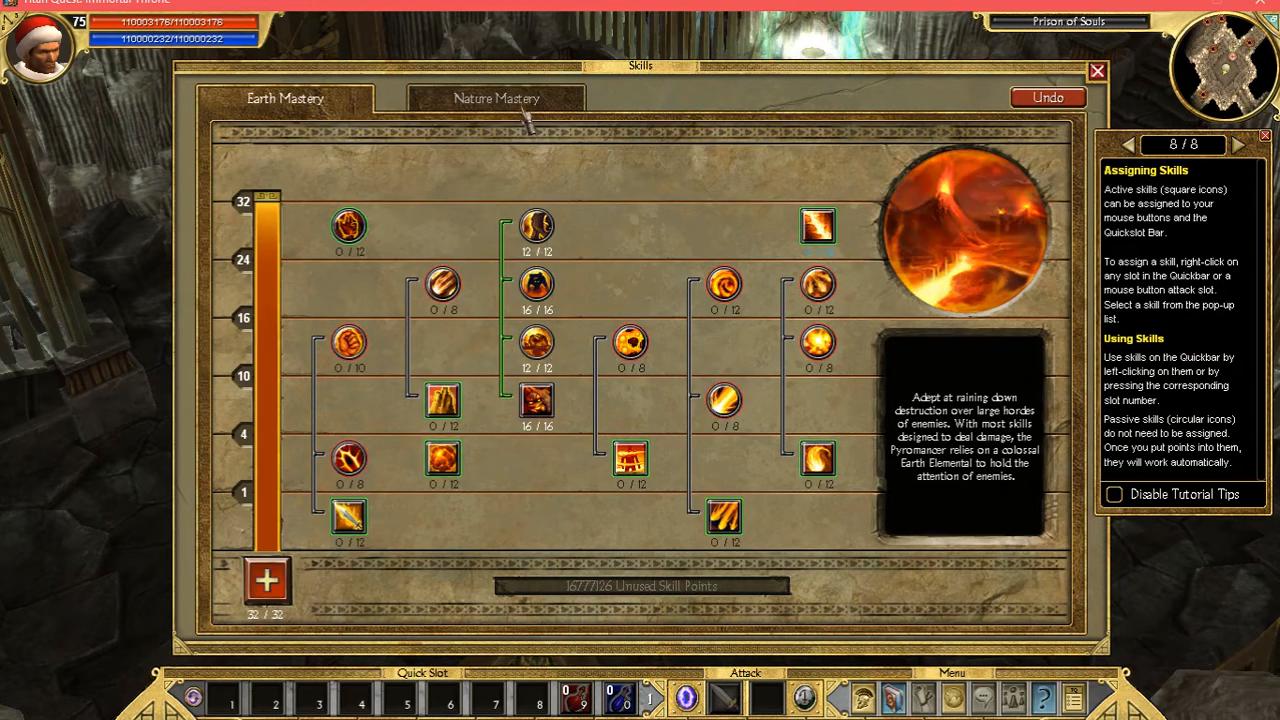Click the purple portal stone icon
Image resolution: width=1280 pixels, height=720 pixels.
pyautogui.click(x=686, y=697)
